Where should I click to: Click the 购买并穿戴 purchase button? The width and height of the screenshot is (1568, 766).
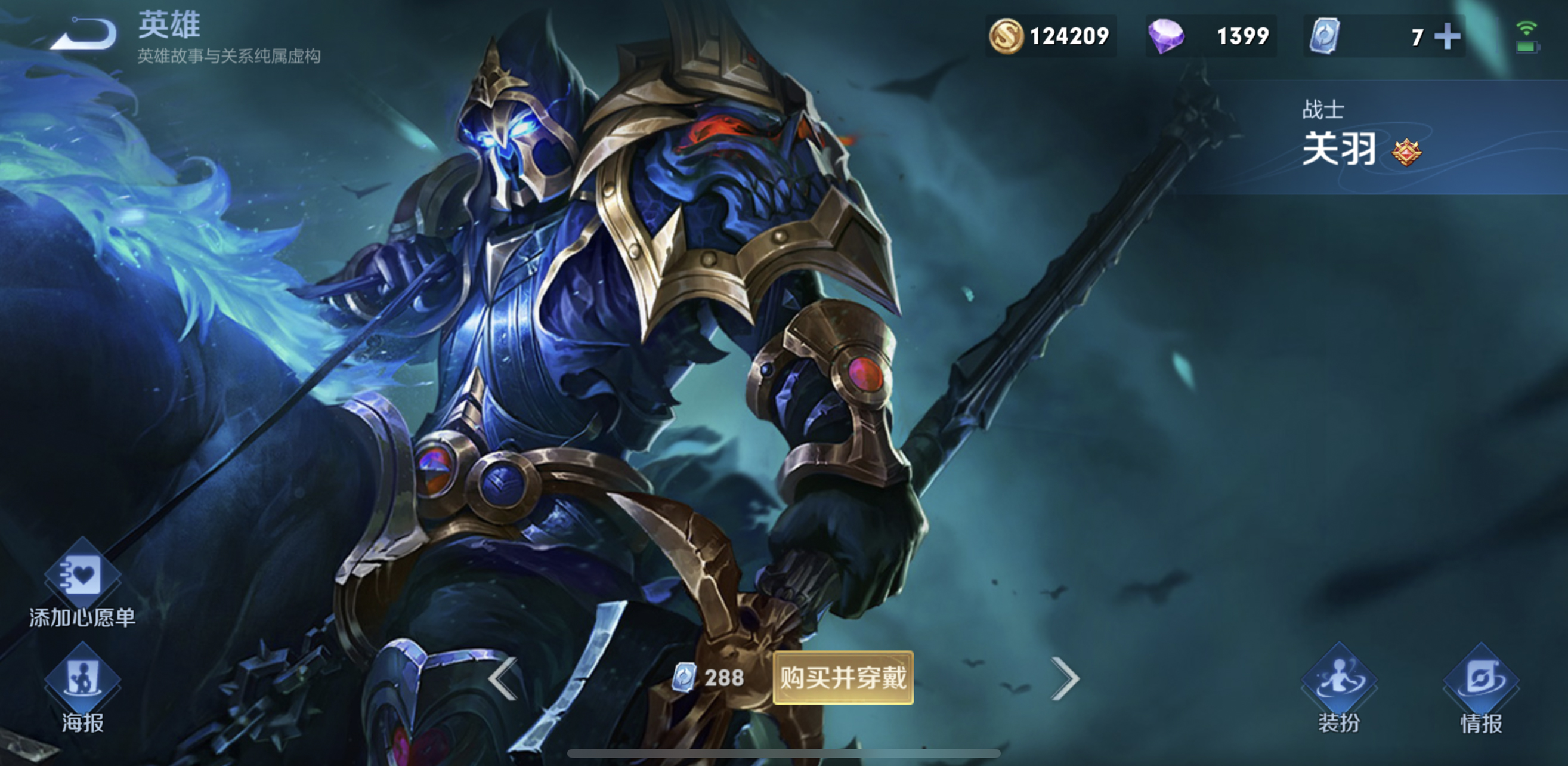pos(842,678)
